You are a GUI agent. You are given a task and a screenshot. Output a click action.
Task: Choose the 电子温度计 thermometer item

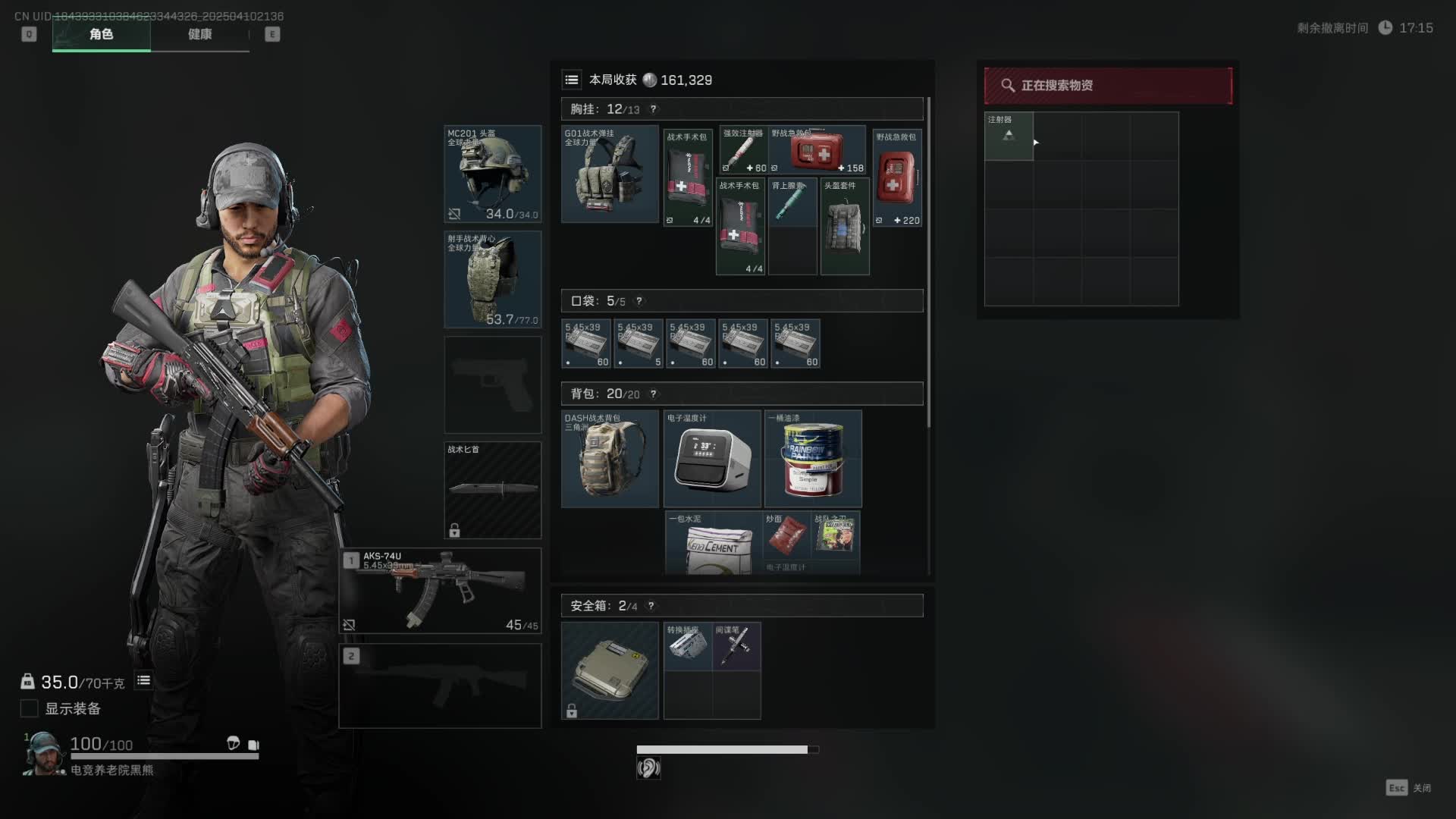pyautogui.click(x=712, y=459)
